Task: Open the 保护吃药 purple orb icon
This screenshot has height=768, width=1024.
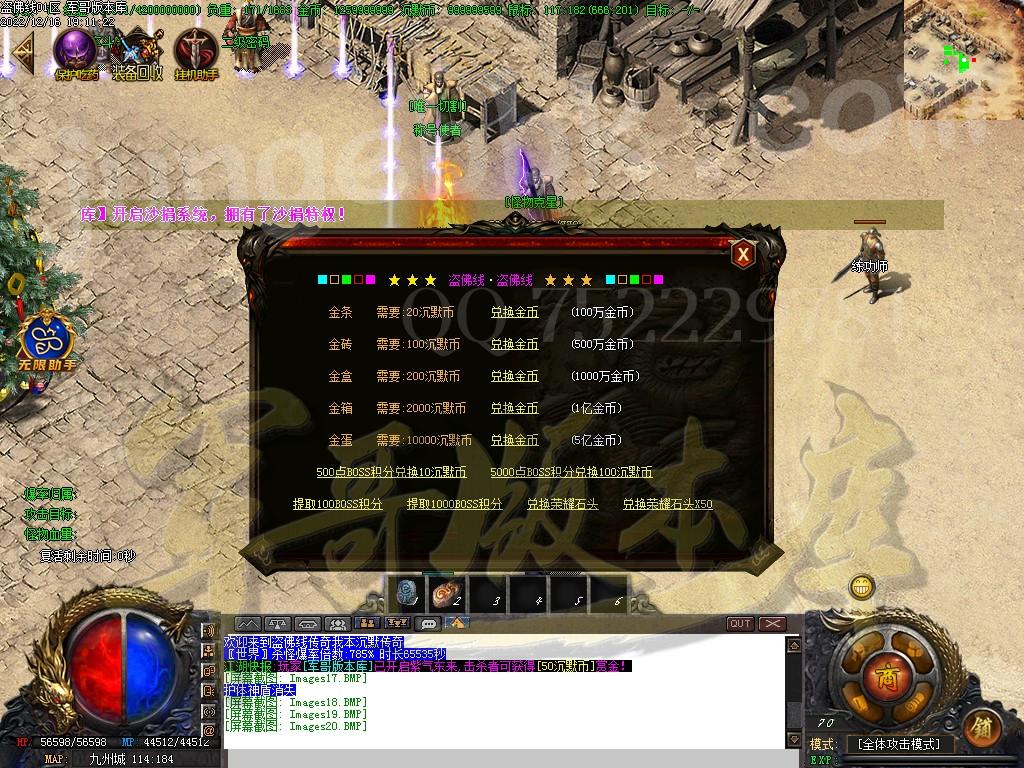Action: [x=74, y=50]
